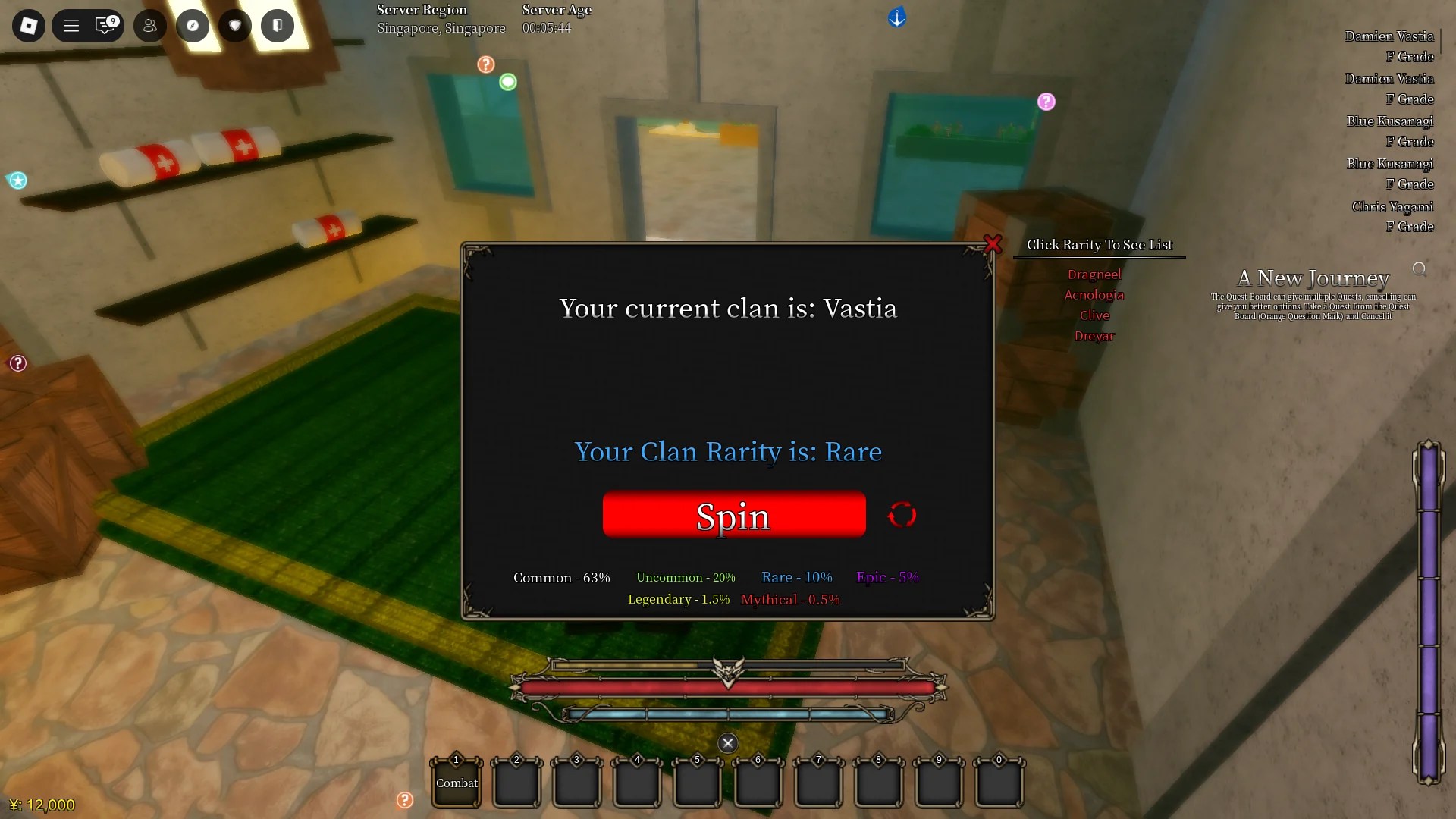Click the orange question mark quest marker
Screen dimensions: 1456x819
(x=485, y=64)
